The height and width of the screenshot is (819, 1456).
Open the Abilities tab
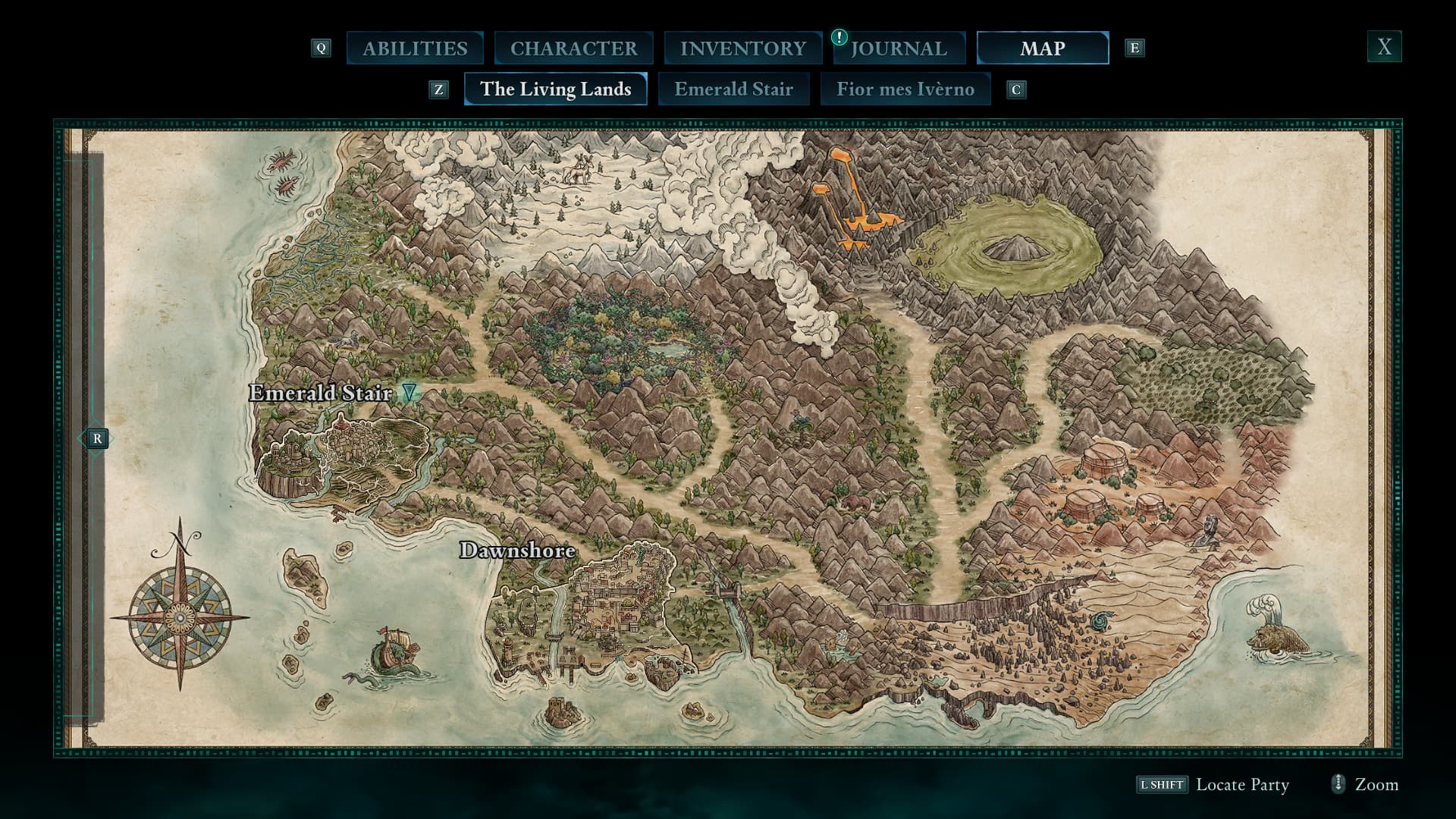tap(415, 49)
